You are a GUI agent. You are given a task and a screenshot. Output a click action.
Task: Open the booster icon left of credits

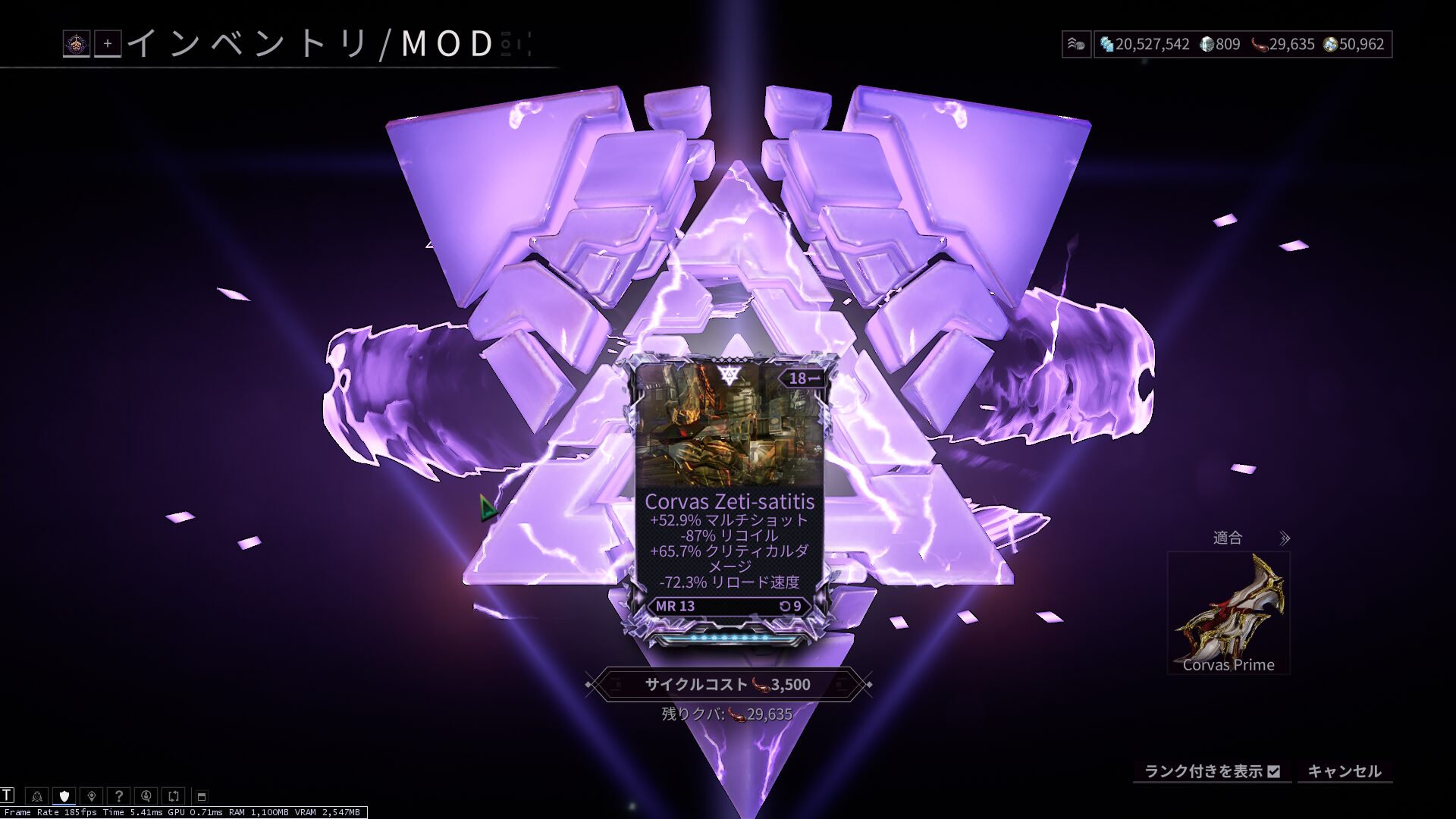(x=1076, y=44)
